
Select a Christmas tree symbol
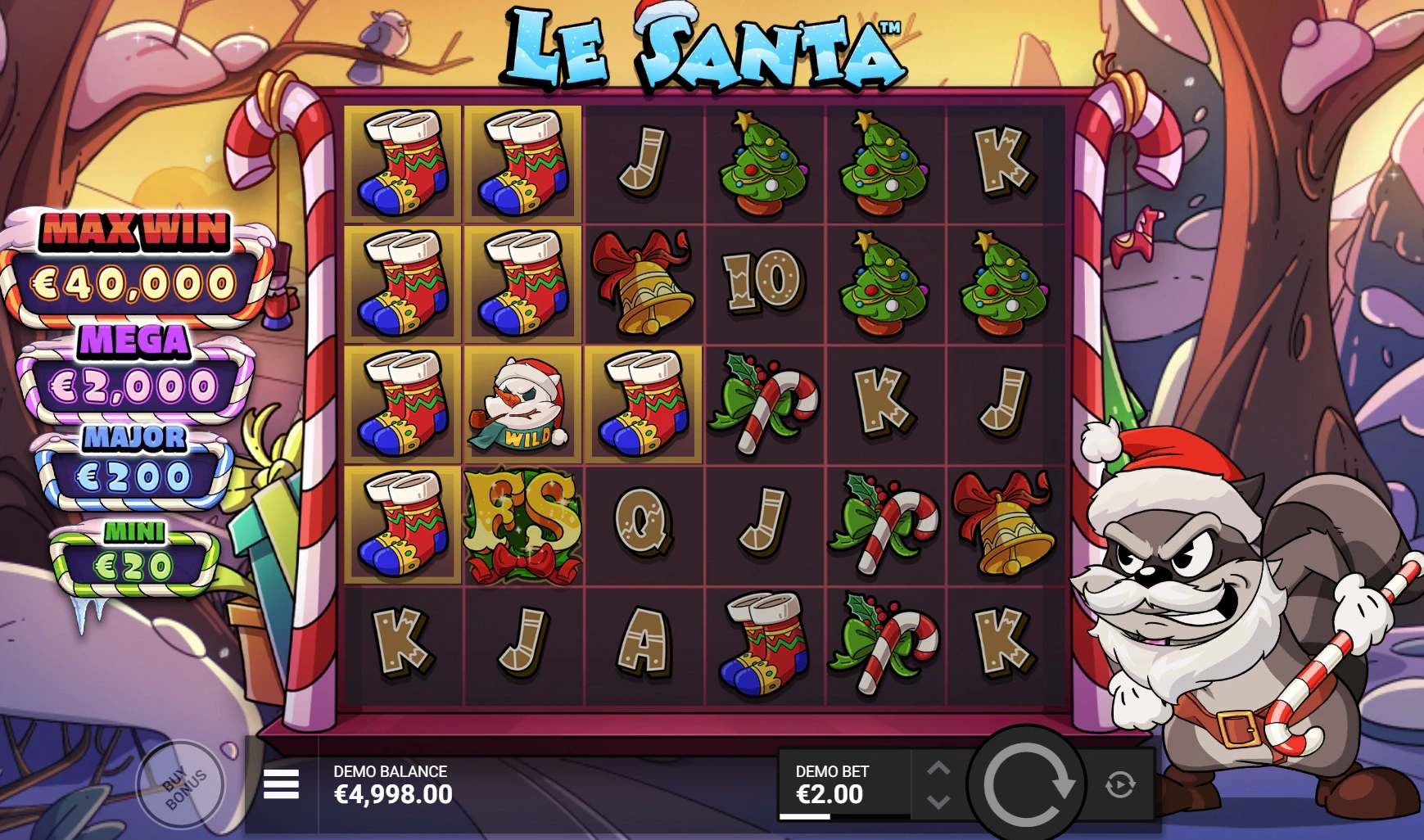click(x=762, y=160)
